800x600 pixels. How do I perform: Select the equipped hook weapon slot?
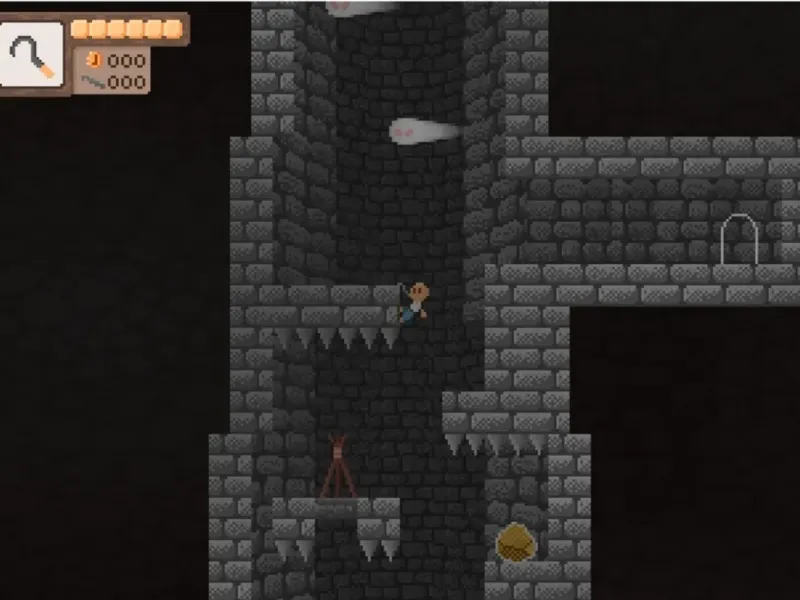point(33,55)
